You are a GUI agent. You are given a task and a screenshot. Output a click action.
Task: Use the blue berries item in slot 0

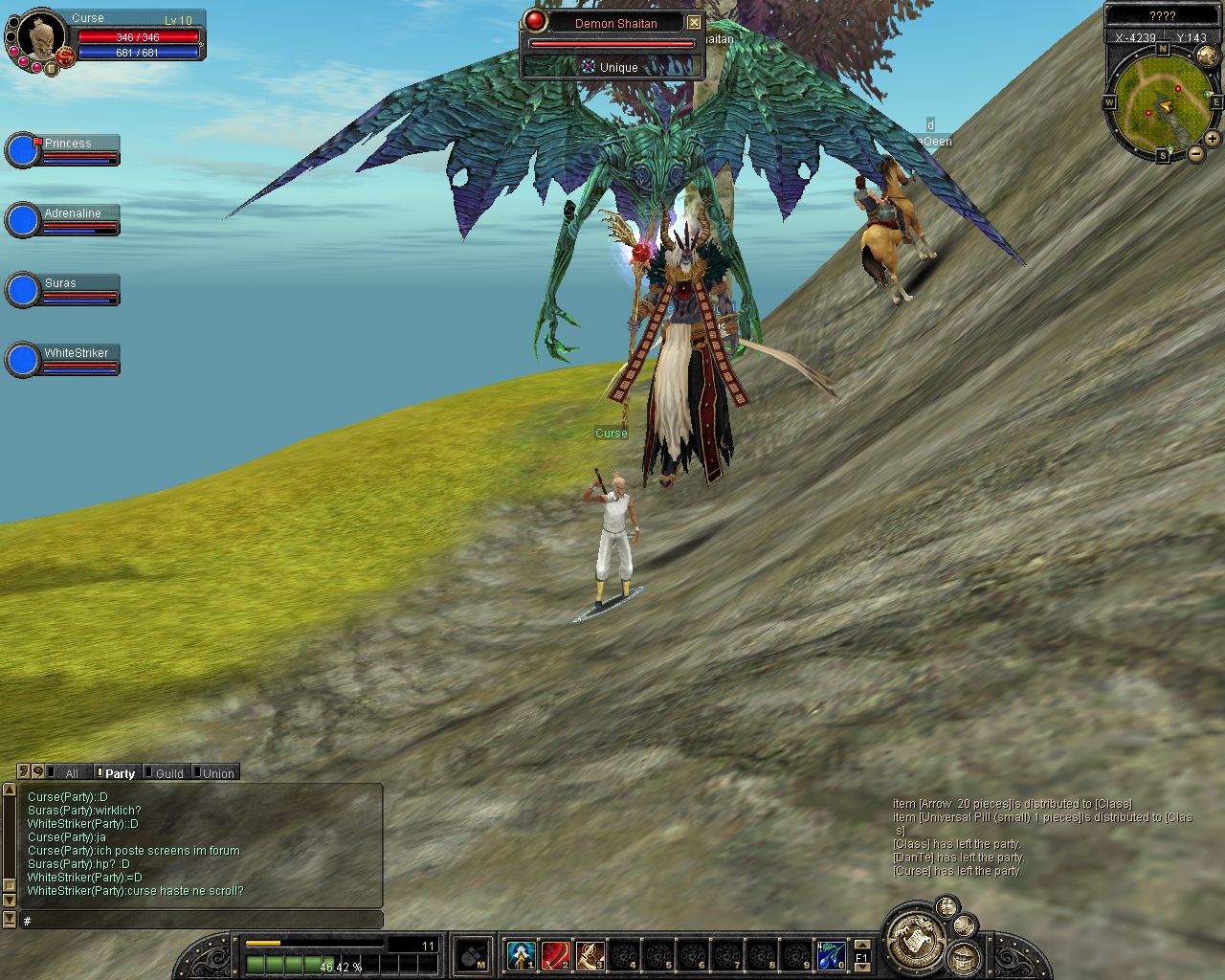(830, 954)
